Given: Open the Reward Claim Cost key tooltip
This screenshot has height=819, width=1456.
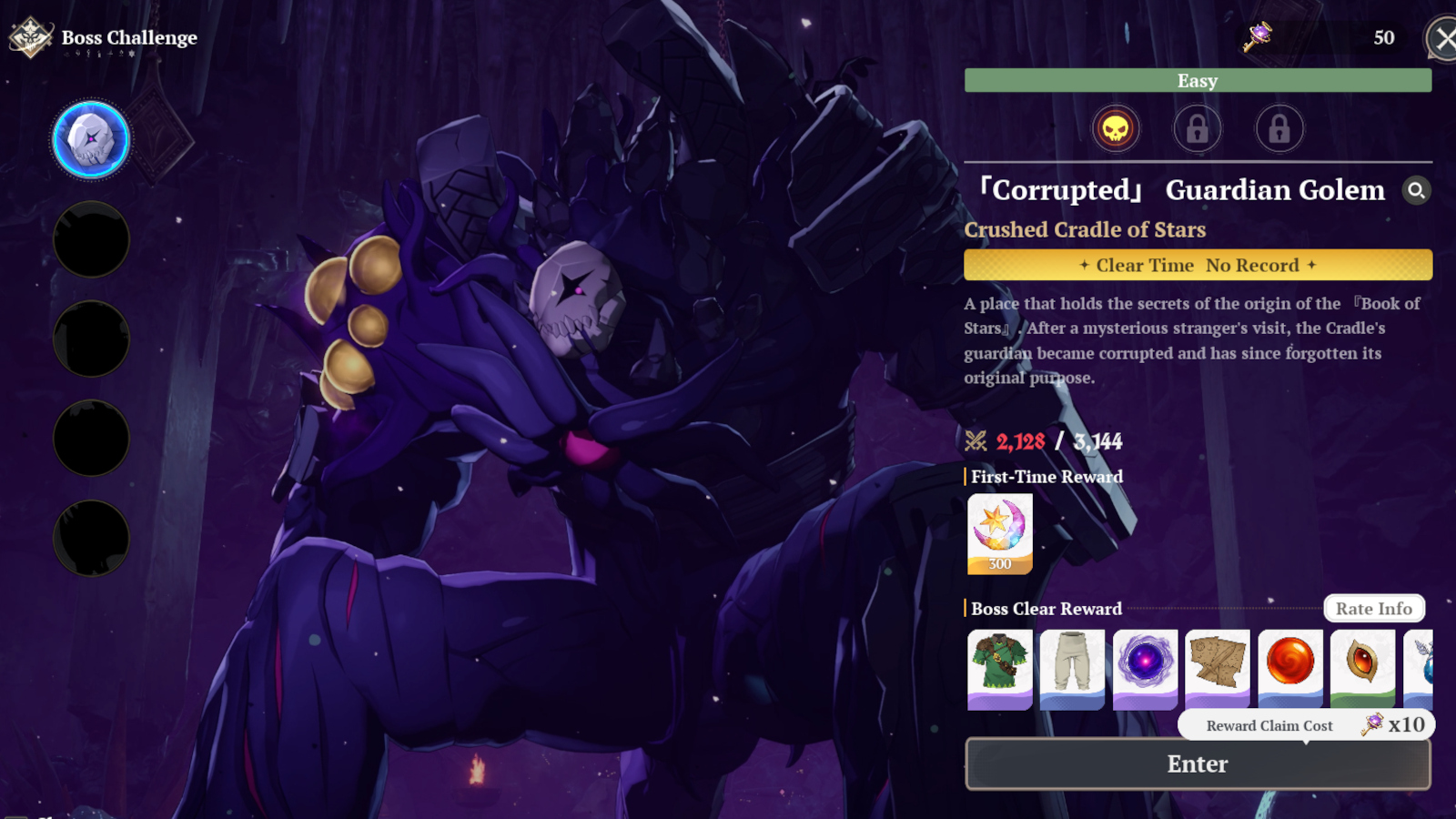Looking at the screenshot, I should (1374, 725).
